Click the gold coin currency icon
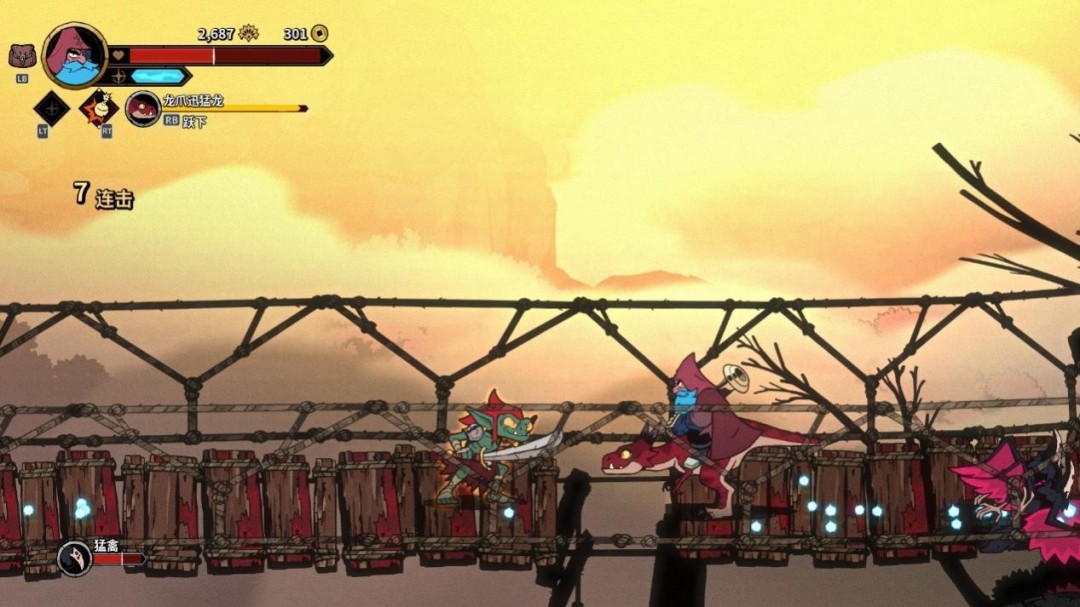 [319, 34]
